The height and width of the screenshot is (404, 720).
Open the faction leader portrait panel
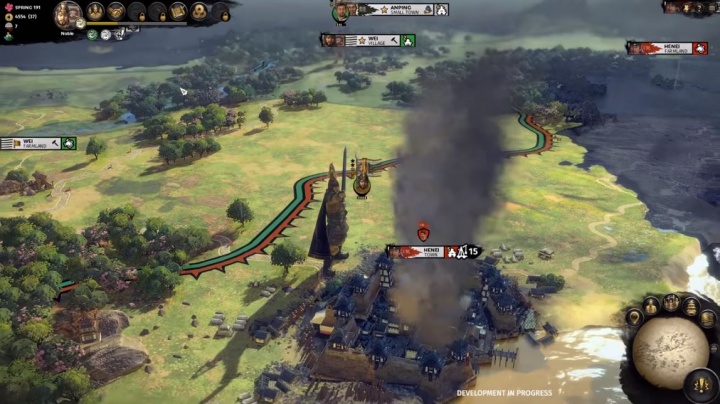pos(68,14)
